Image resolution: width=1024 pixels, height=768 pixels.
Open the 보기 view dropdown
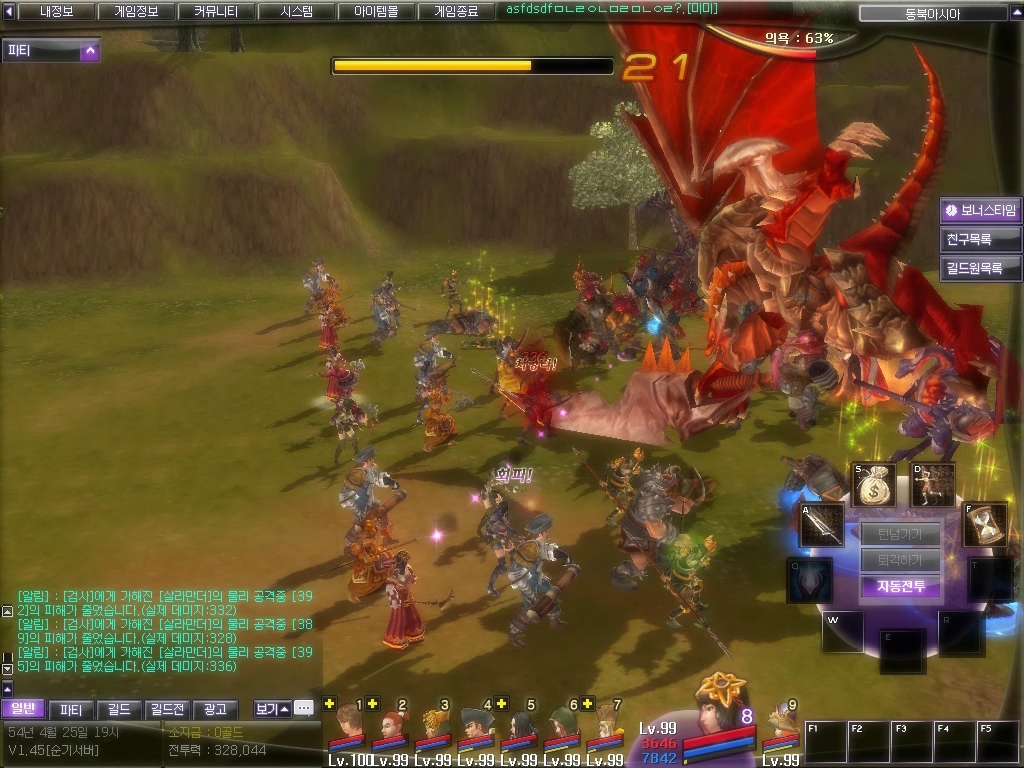271,709
